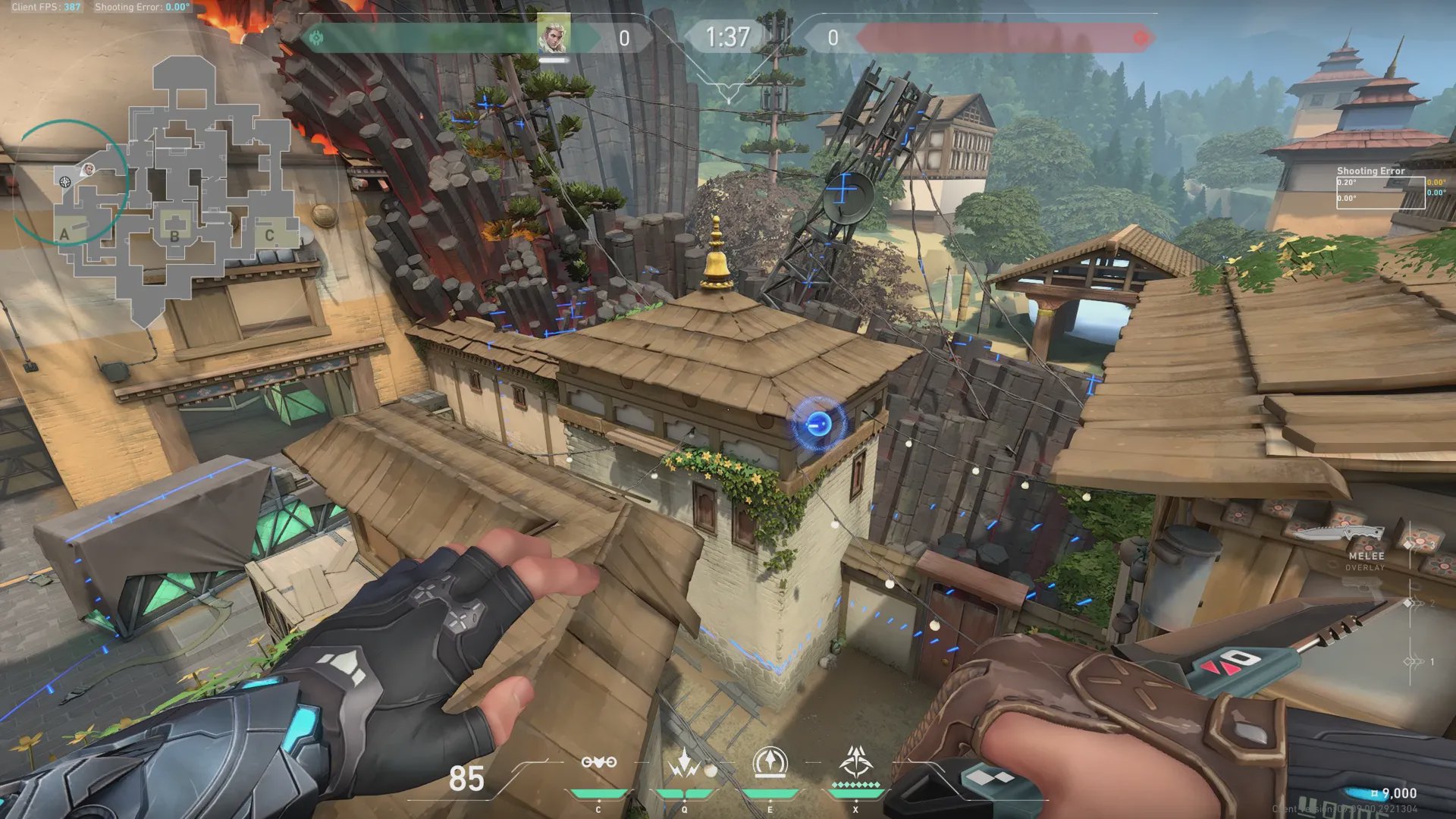Activate the Owl Drone ability icon
Image resolution: width=1456 pixels, height=819 pixels.
coord(598,763)
